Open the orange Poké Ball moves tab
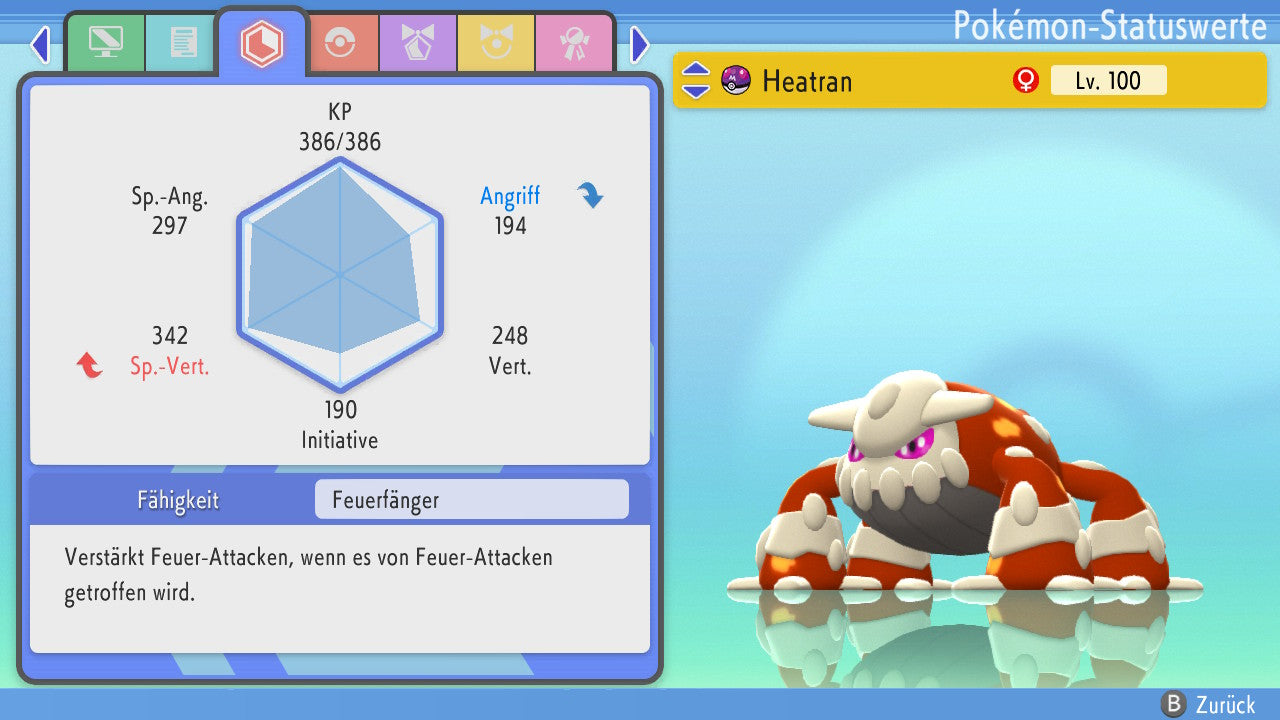 (x=340, y=43)
